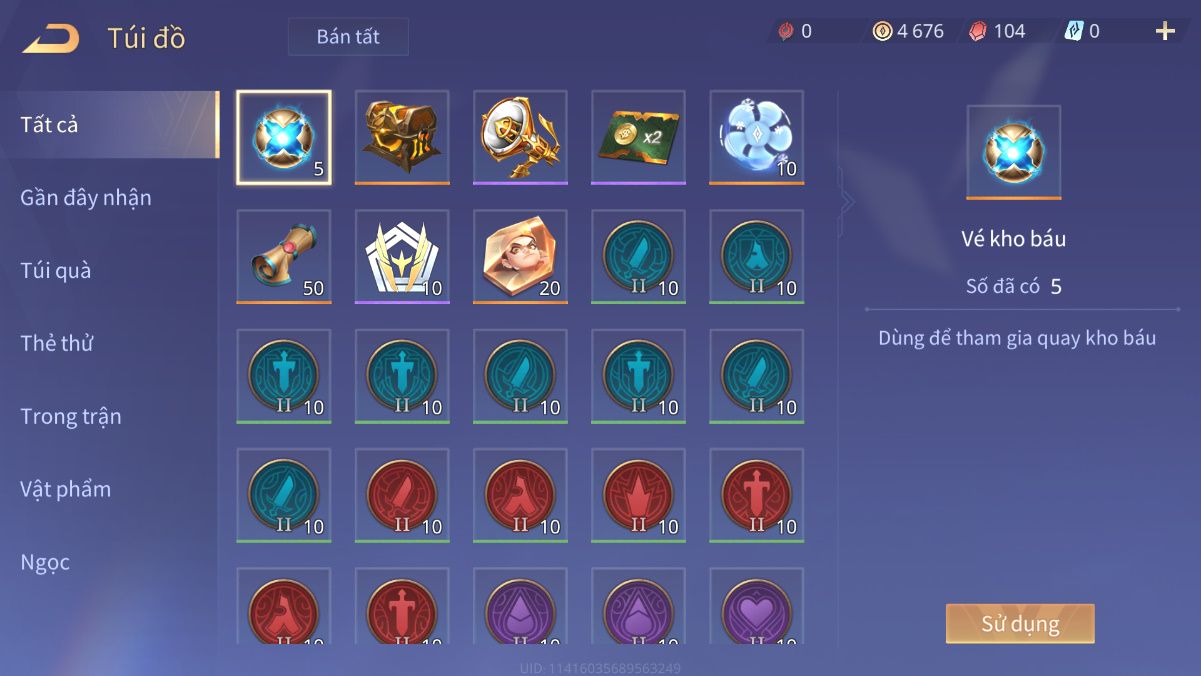The height and width of the screenshot is (676, 1201).
Task: Switch to the Trong trận tab
Action: pyautogui.click(x=71, y=417)
